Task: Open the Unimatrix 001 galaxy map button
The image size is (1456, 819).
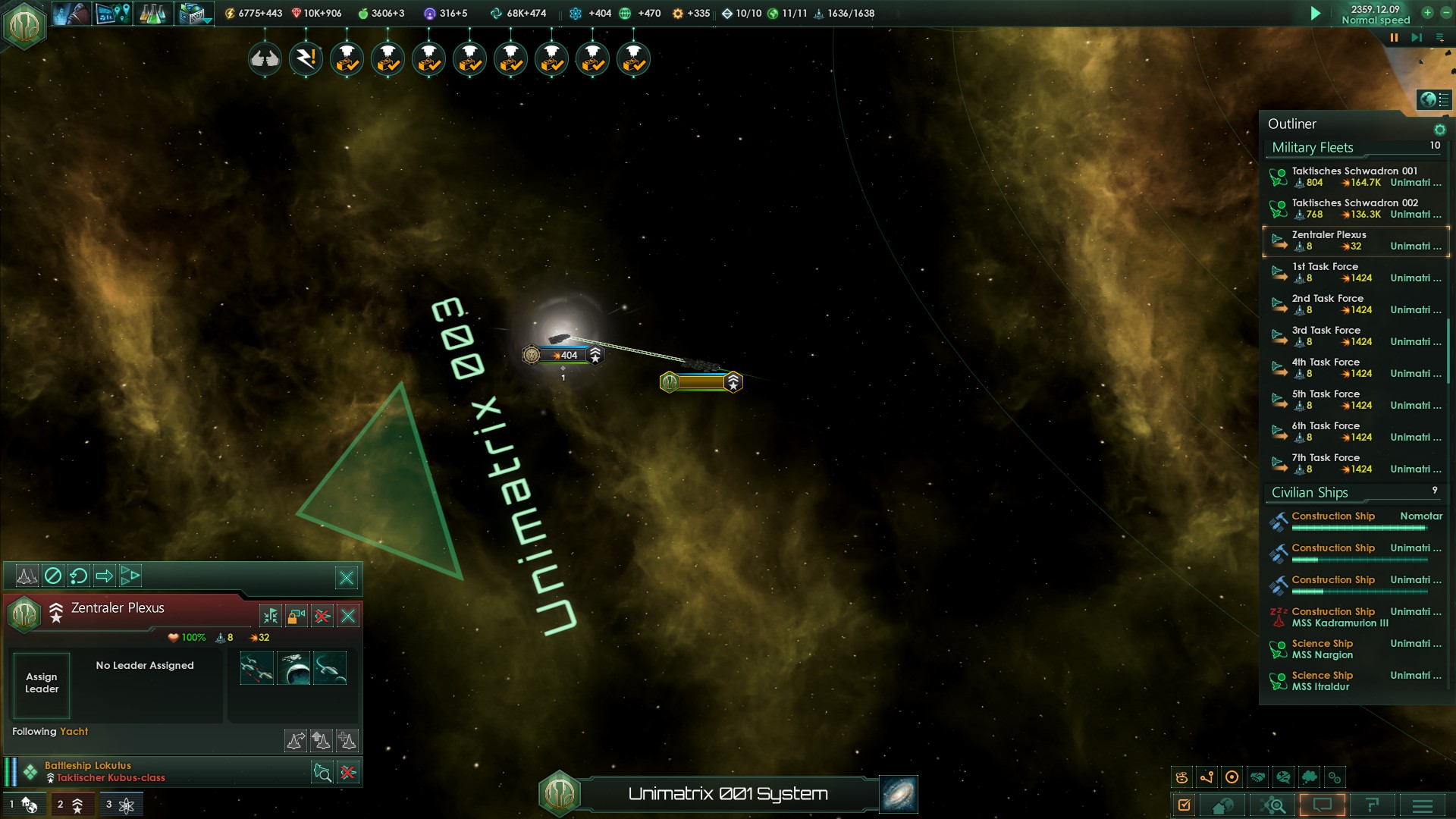Action: click(899, 794)
